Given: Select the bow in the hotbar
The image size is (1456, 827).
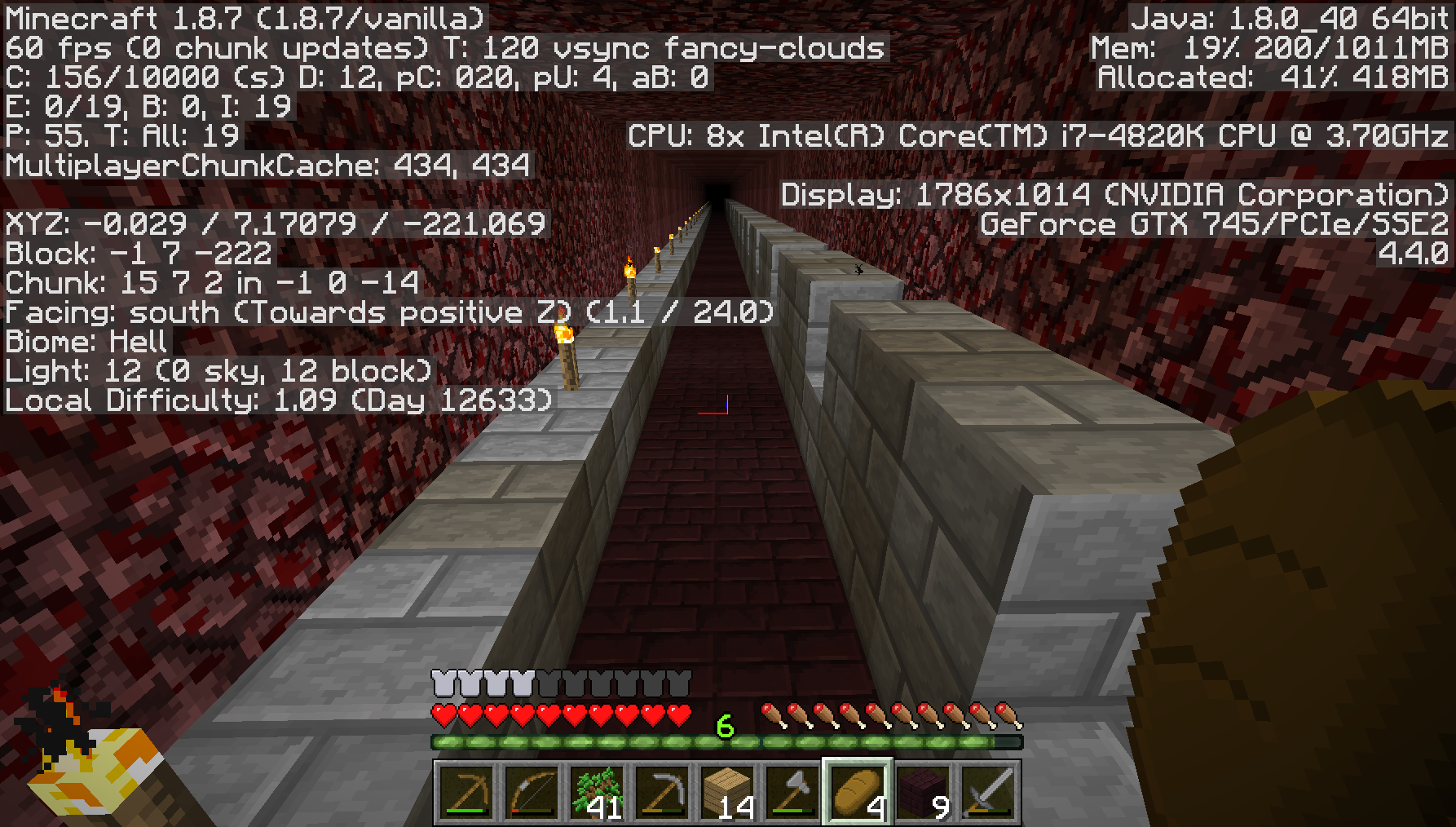Looking at the screenshot, I should pyautogui.click(x=532, y=792).
